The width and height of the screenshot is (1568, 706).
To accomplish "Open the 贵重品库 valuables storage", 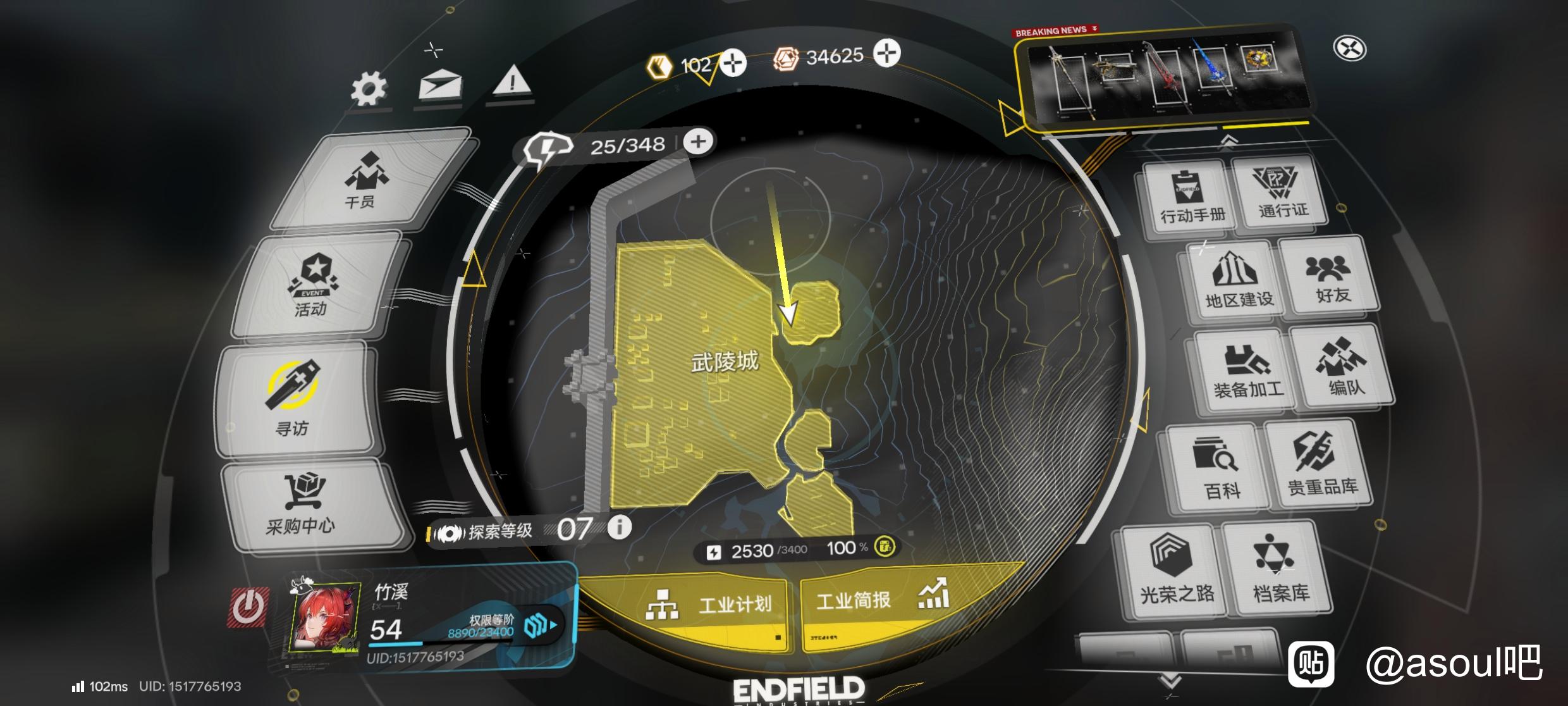I will coord(1320,463).
